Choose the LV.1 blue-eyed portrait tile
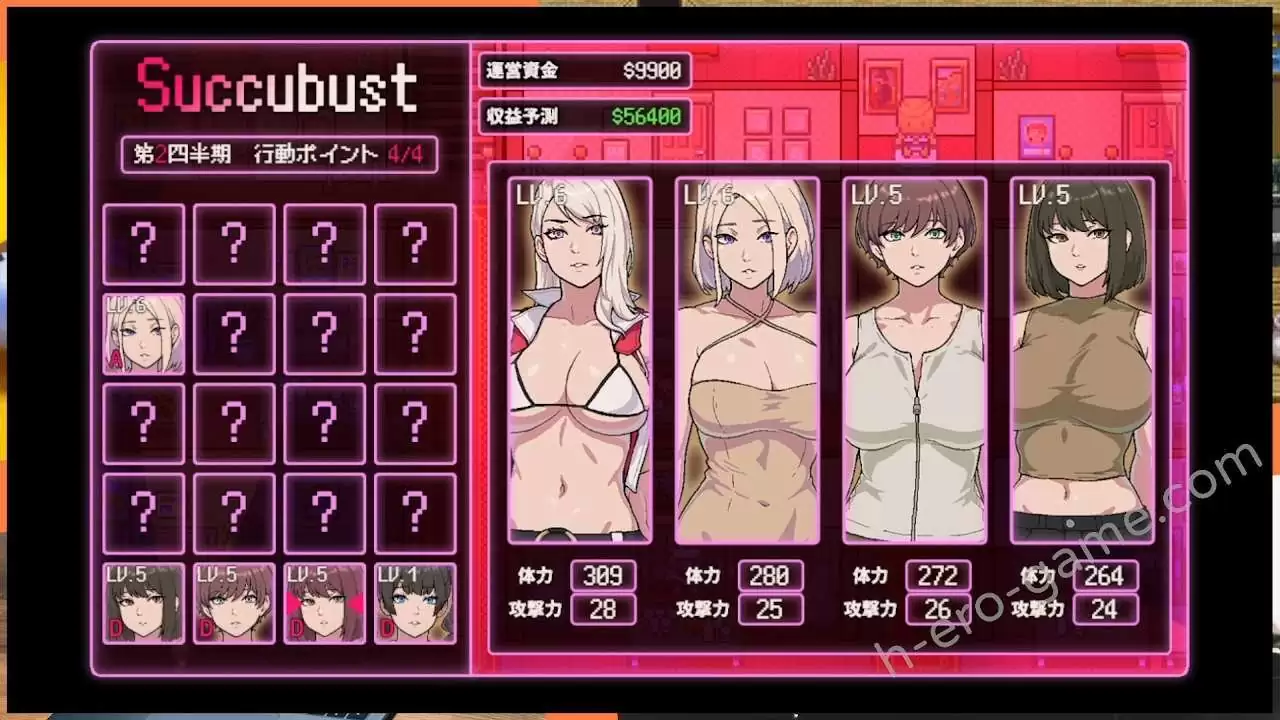Screen dimensions: 1280x720 (x=415, y=603)
